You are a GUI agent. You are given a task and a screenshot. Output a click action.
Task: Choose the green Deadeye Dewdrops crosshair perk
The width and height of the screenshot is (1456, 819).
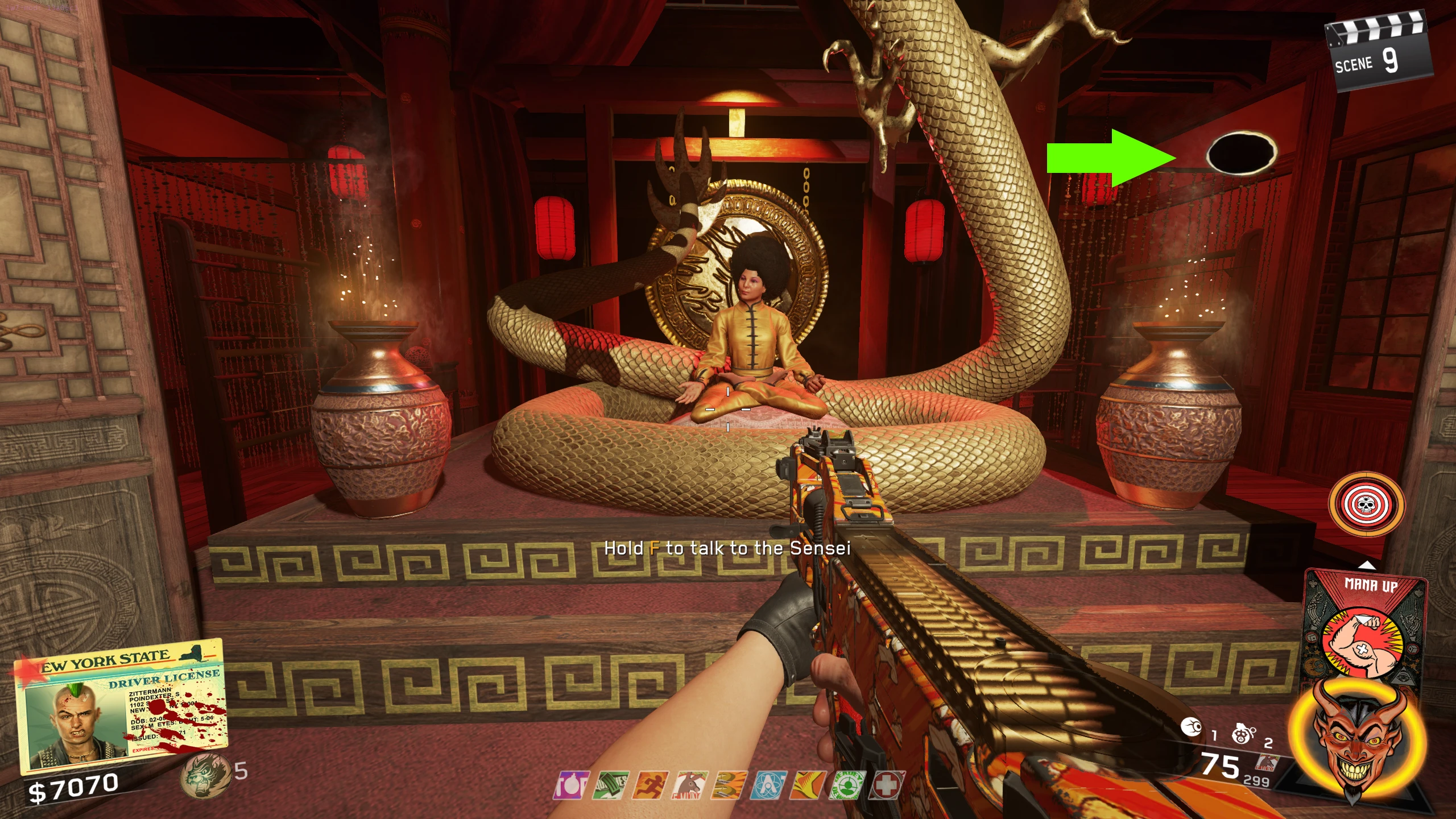click(847, 785)
